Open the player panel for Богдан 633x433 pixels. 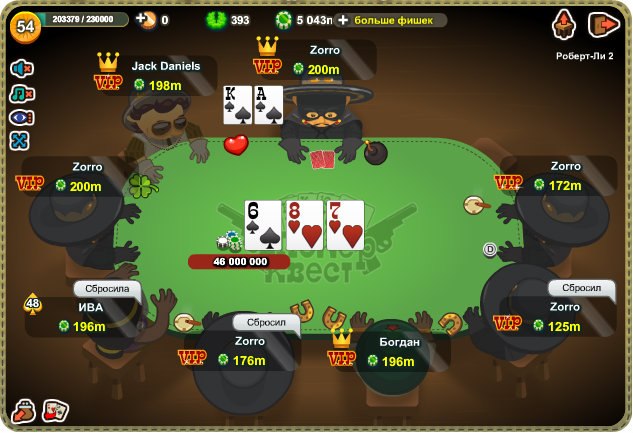pos(398,351)
